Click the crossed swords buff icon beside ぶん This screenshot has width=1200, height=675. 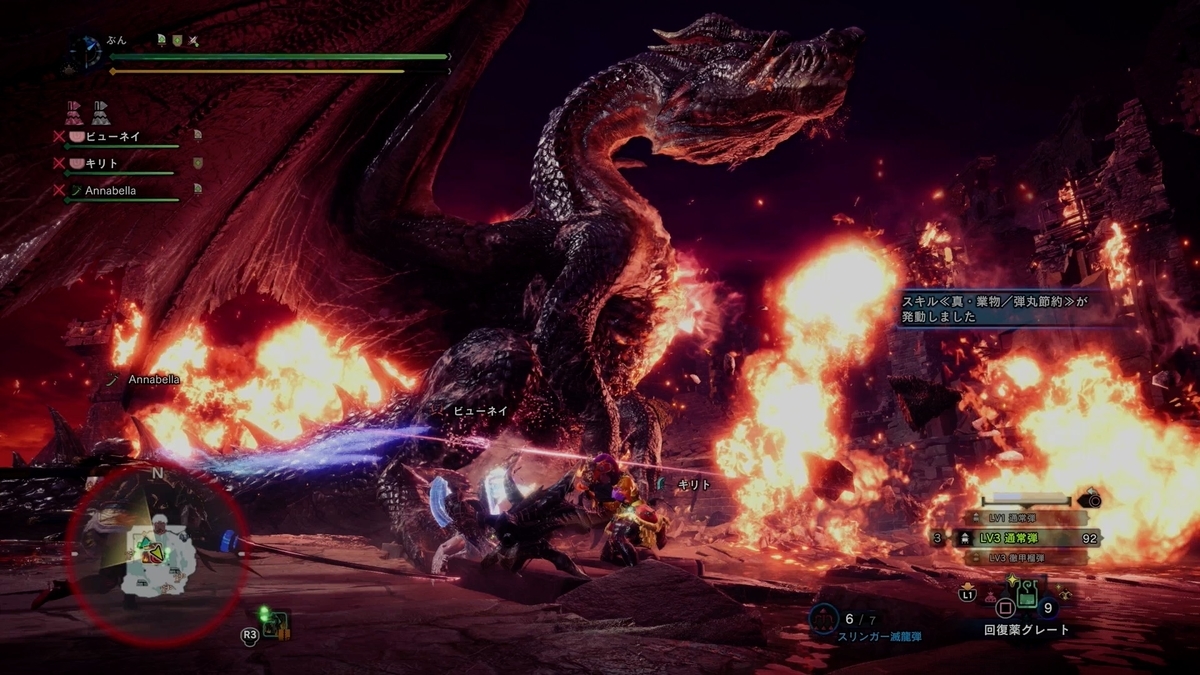pyautogui.click(x=194, y=41)
